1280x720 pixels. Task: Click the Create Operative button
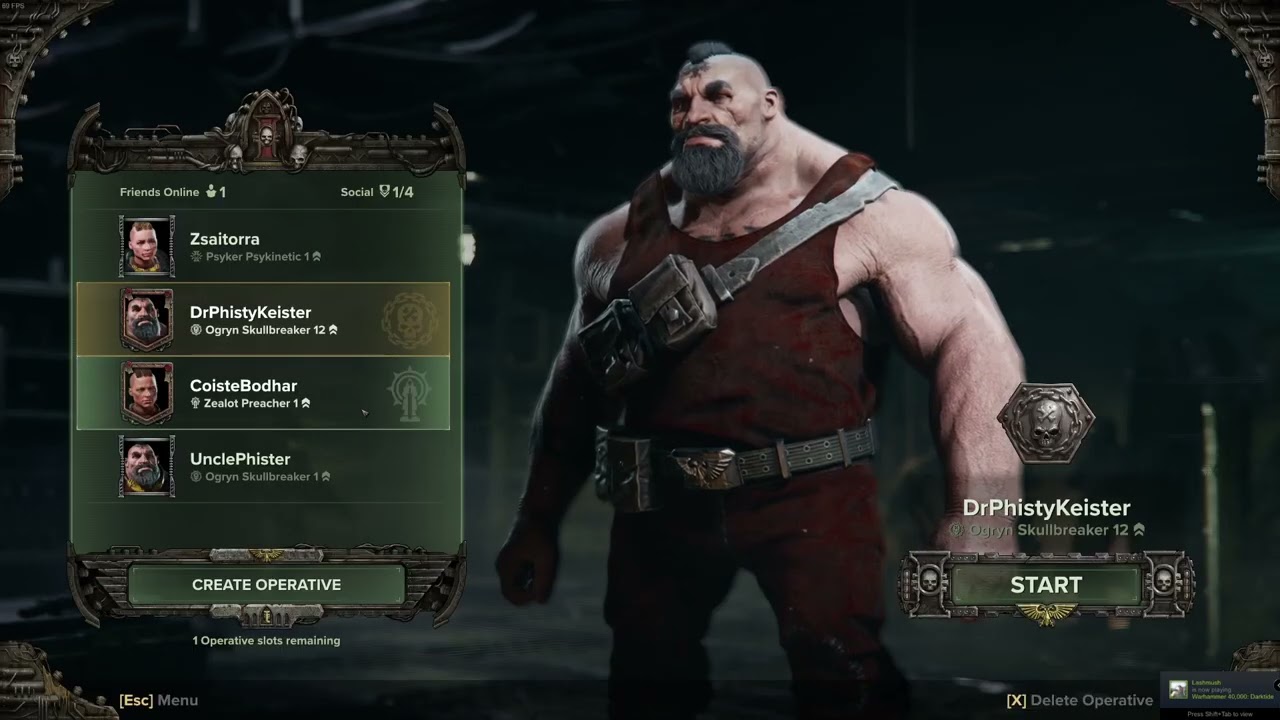(266, 585)
